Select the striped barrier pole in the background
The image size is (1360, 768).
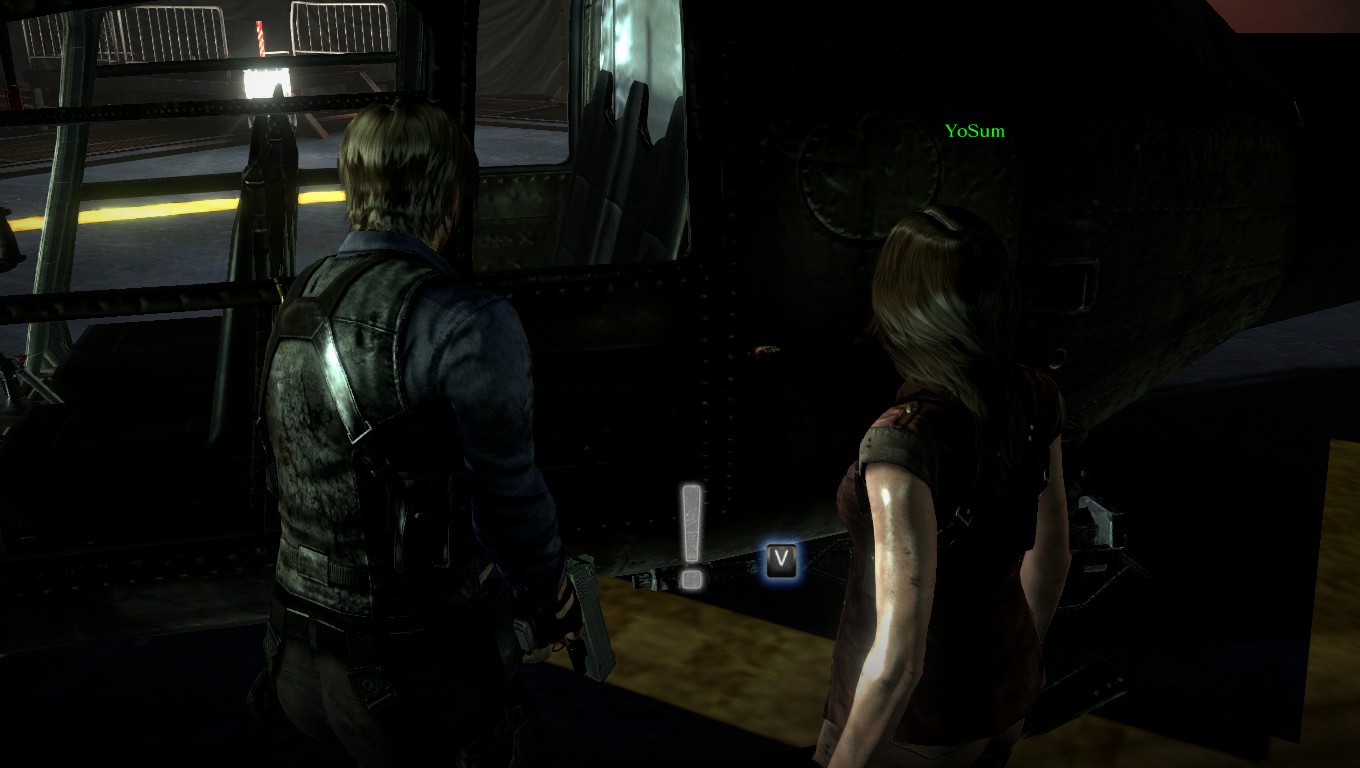(x=260, y=38)
